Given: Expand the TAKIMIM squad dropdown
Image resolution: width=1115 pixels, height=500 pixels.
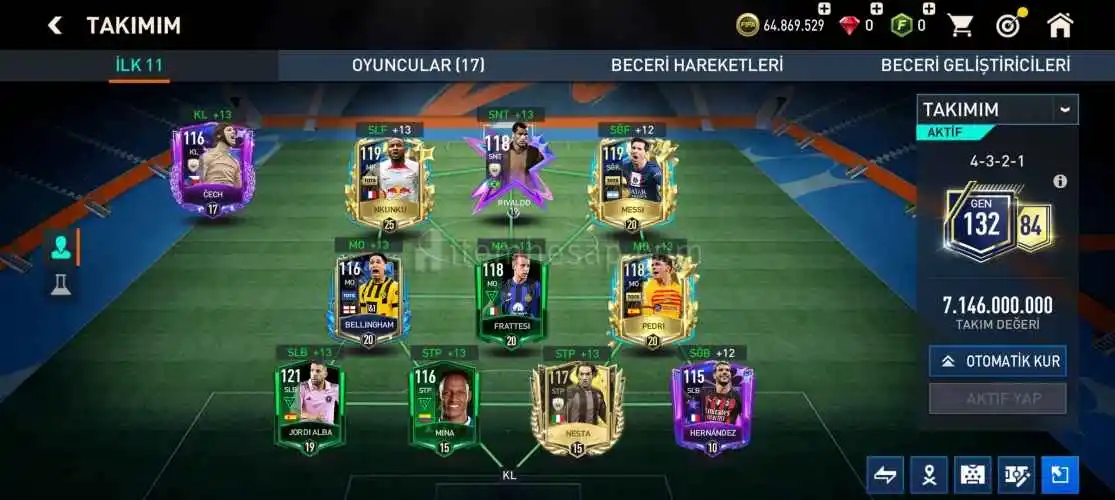Looking at the screenshot, I should (x=1064, y=109).
